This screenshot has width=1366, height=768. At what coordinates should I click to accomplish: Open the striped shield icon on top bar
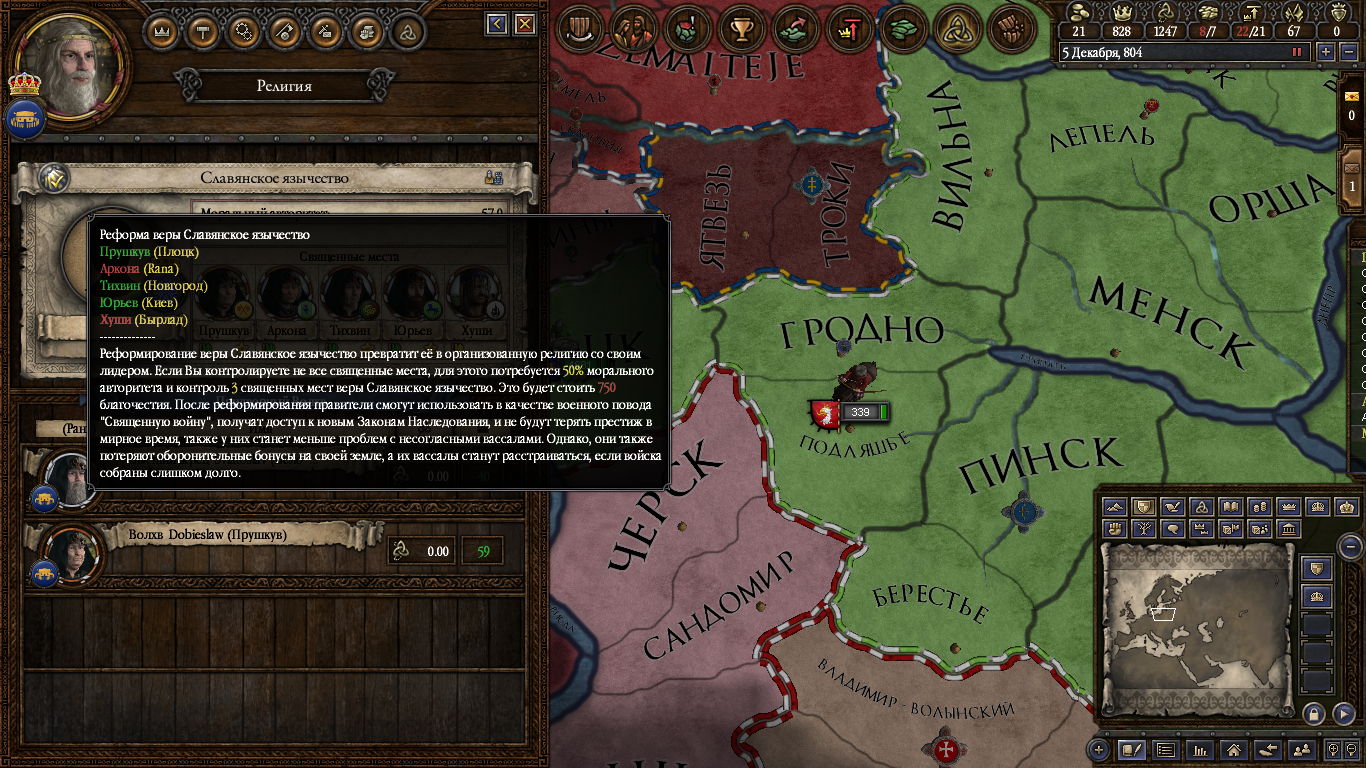pyautogui.click(x=579, y=30)
